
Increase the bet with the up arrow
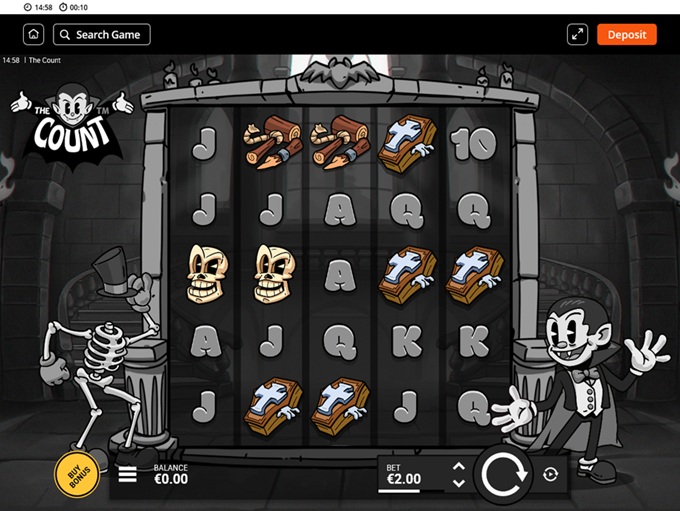coord(458,466)
